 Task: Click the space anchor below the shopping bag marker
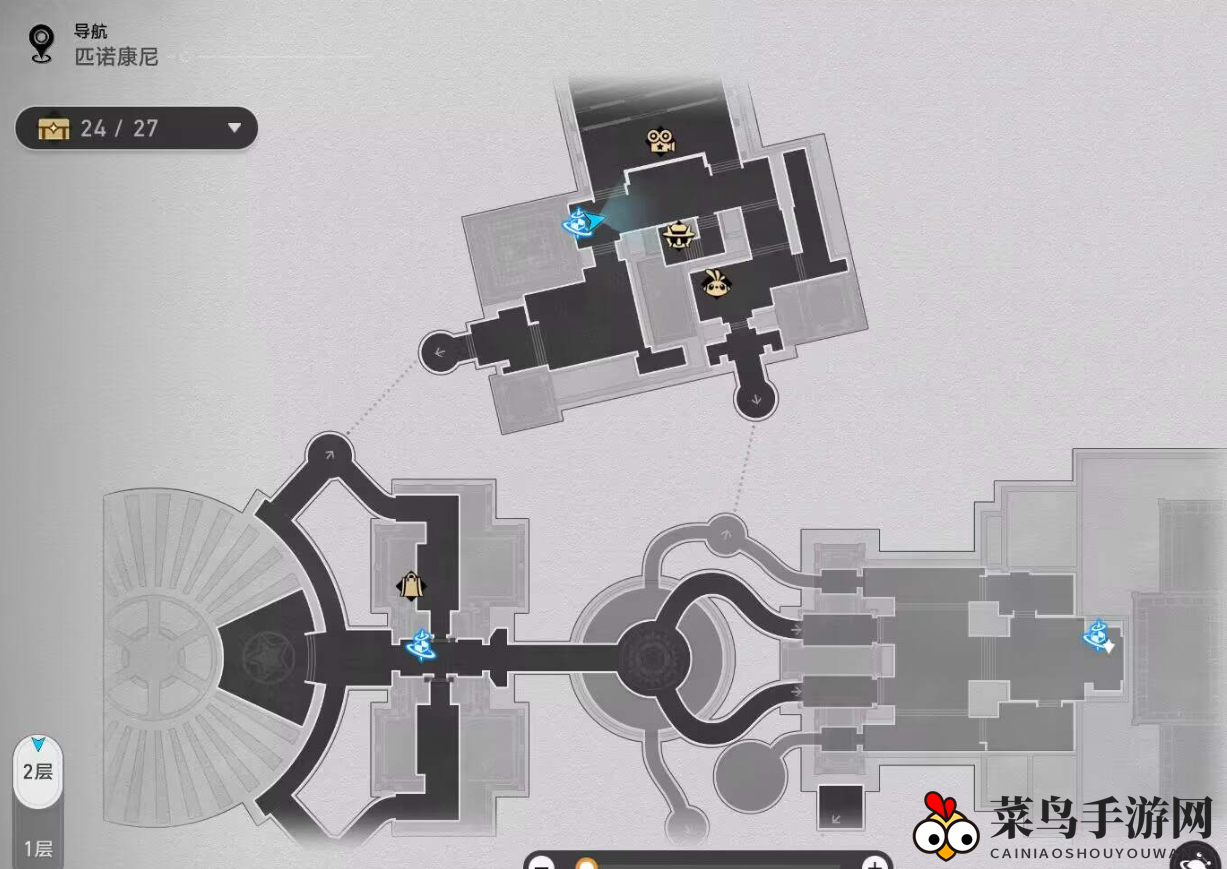421,646
